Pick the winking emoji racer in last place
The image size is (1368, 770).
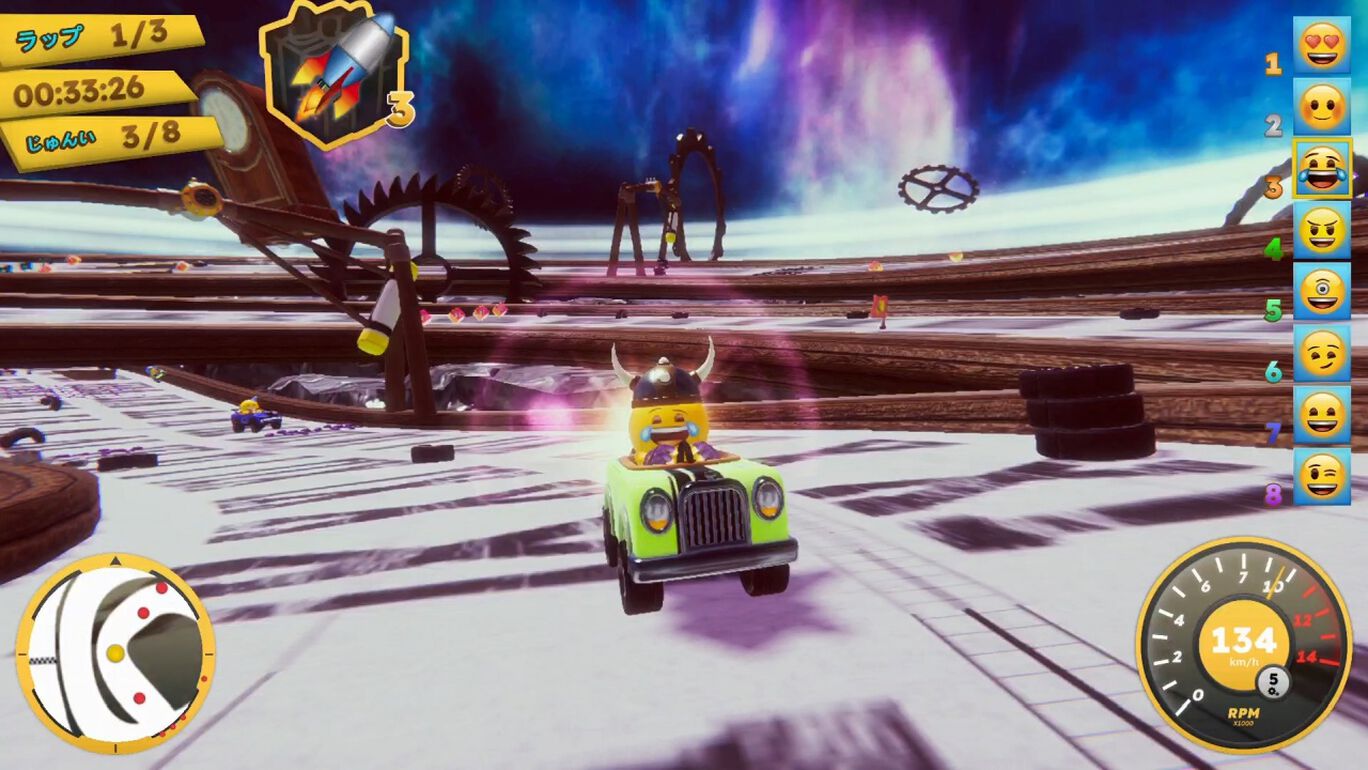pyautogui.click(x=1321, y=477)
